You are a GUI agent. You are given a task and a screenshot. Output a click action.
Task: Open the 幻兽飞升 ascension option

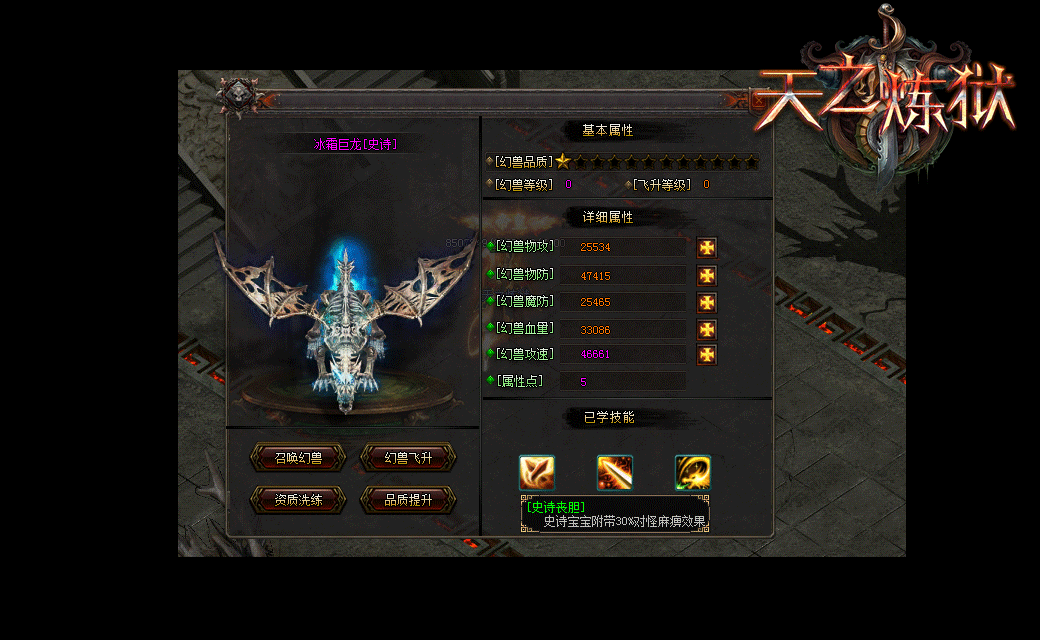tap(408, 458)
